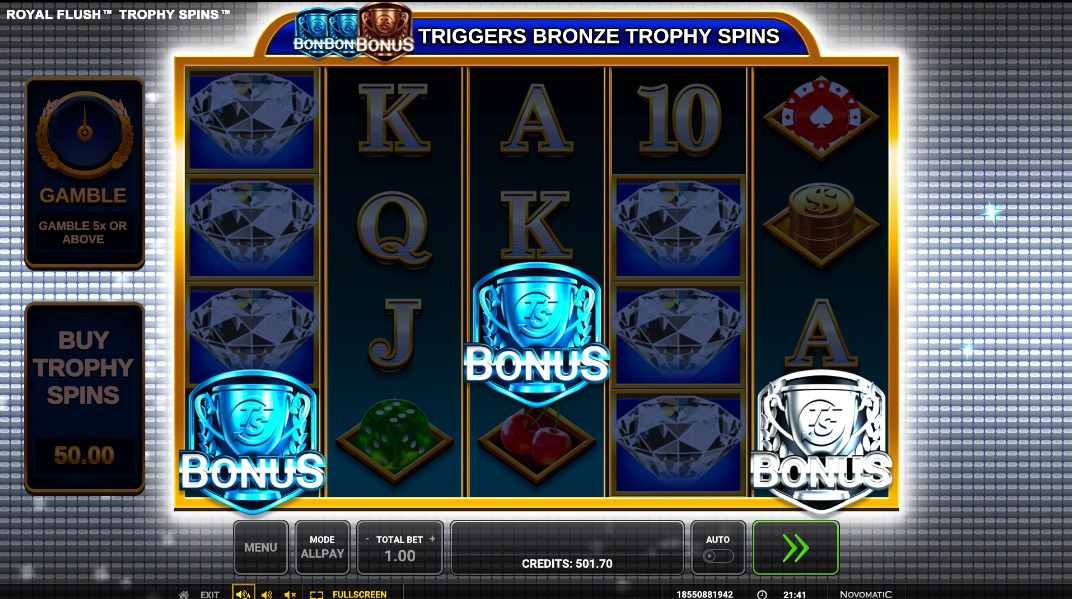Select the highlighted full-volume sound icon
This screenshot has height=599, width=1072.
tap(243, 594)
